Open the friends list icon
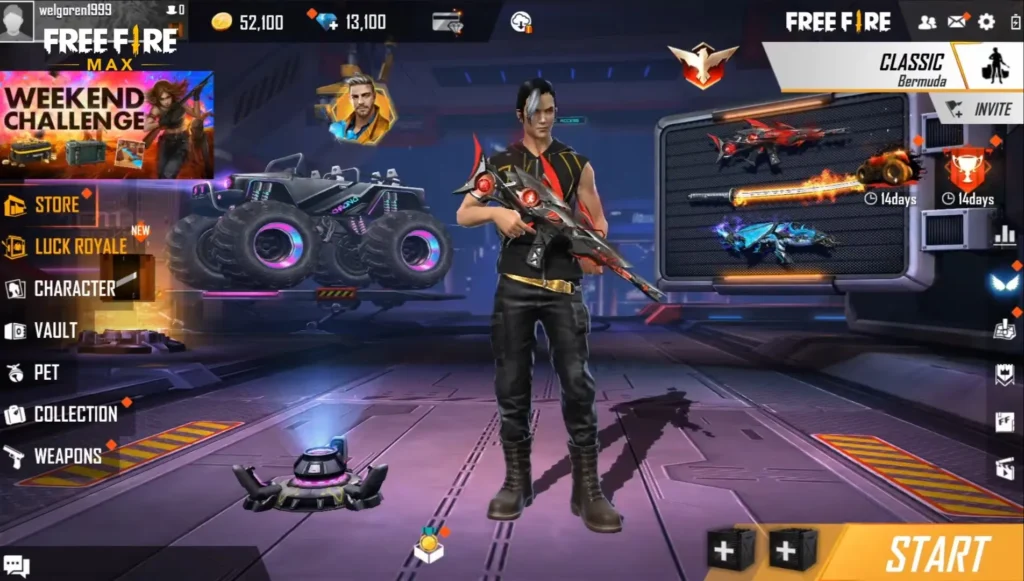This screenshot has height=581, width=1024. point(927,21)
